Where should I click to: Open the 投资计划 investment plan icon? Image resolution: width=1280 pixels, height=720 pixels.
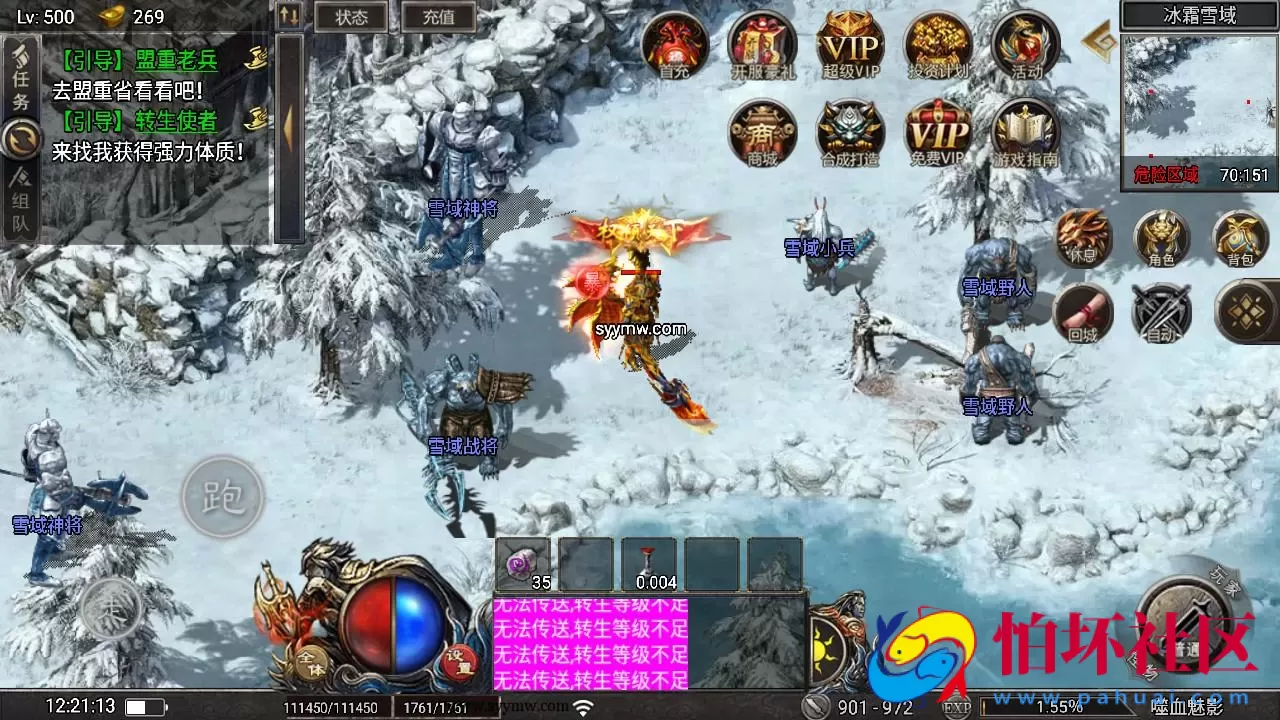pos(936,46)
